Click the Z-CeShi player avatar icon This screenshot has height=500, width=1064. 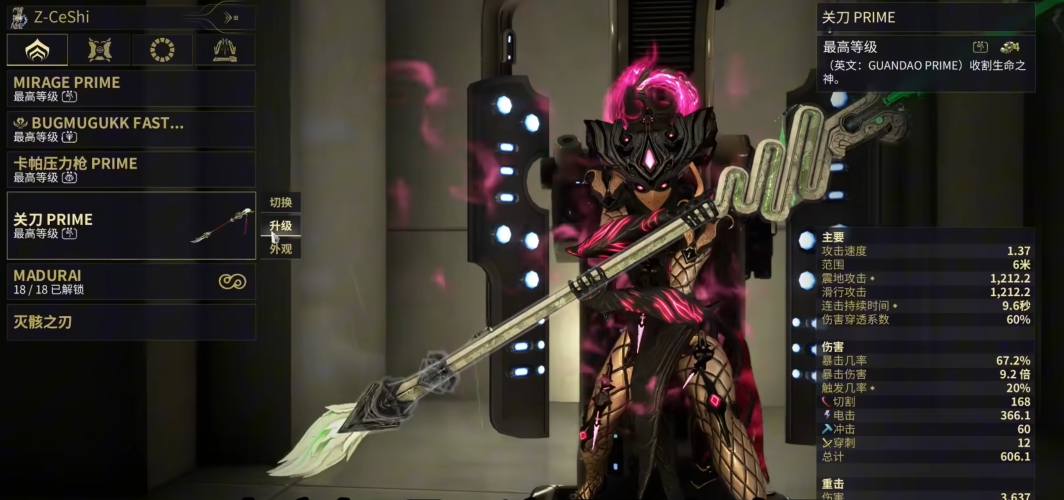pos(19,17)
